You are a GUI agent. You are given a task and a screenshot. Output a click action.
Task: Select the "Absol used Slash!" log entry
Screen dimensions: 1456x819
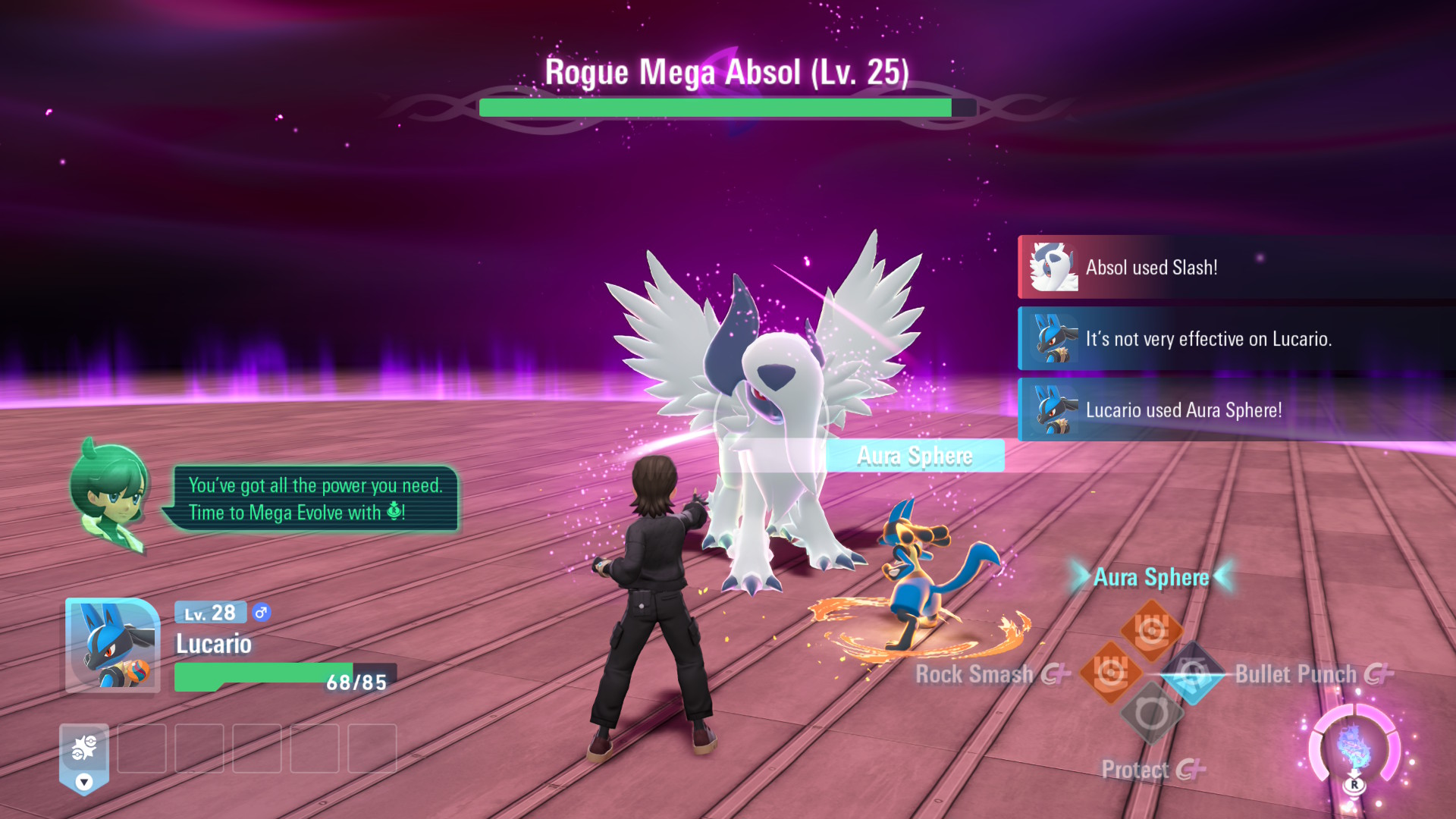point(1236,268)
